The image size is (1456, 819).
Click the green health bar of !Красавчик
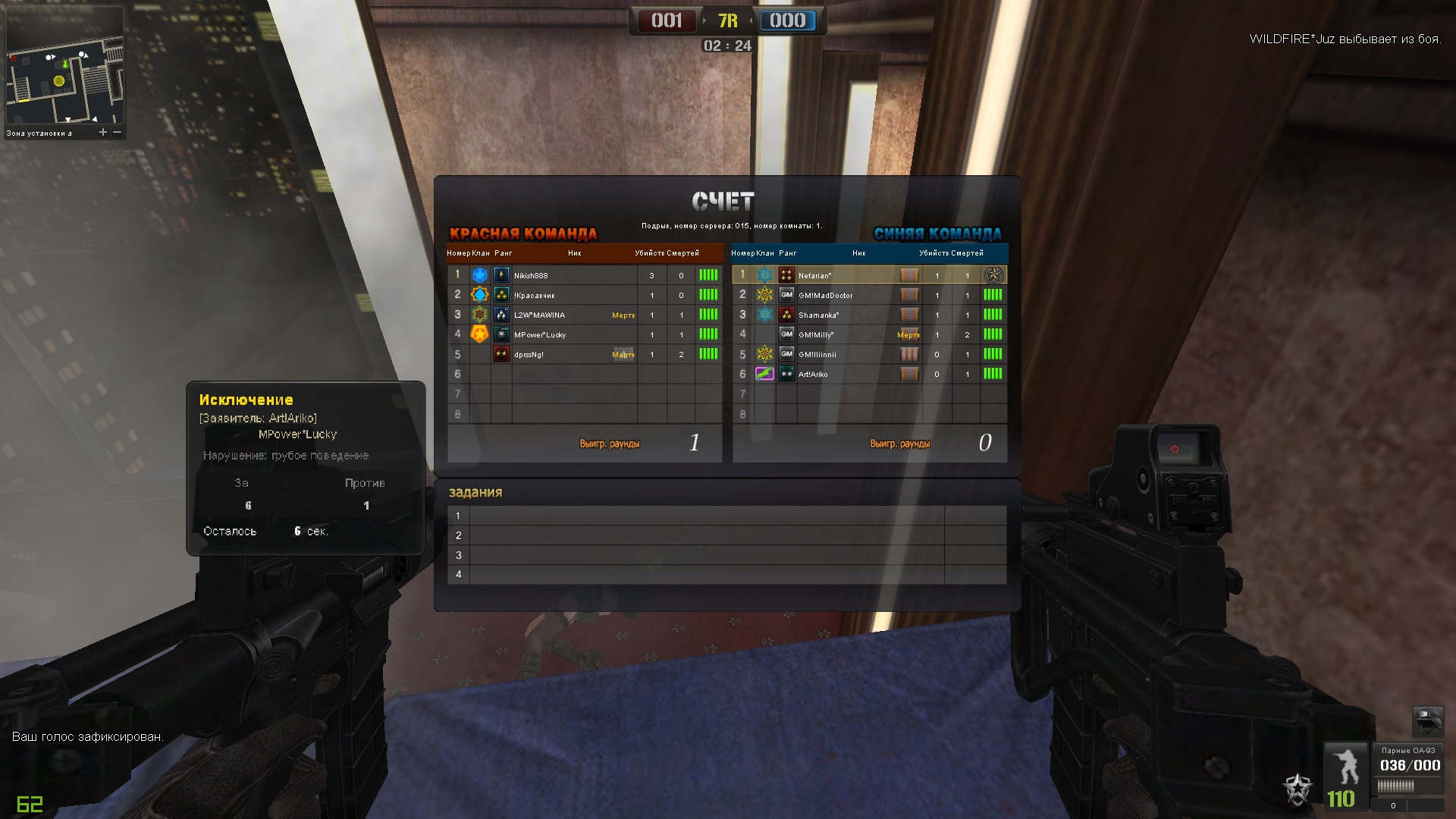pyautogui.click(x=710, y=295)
